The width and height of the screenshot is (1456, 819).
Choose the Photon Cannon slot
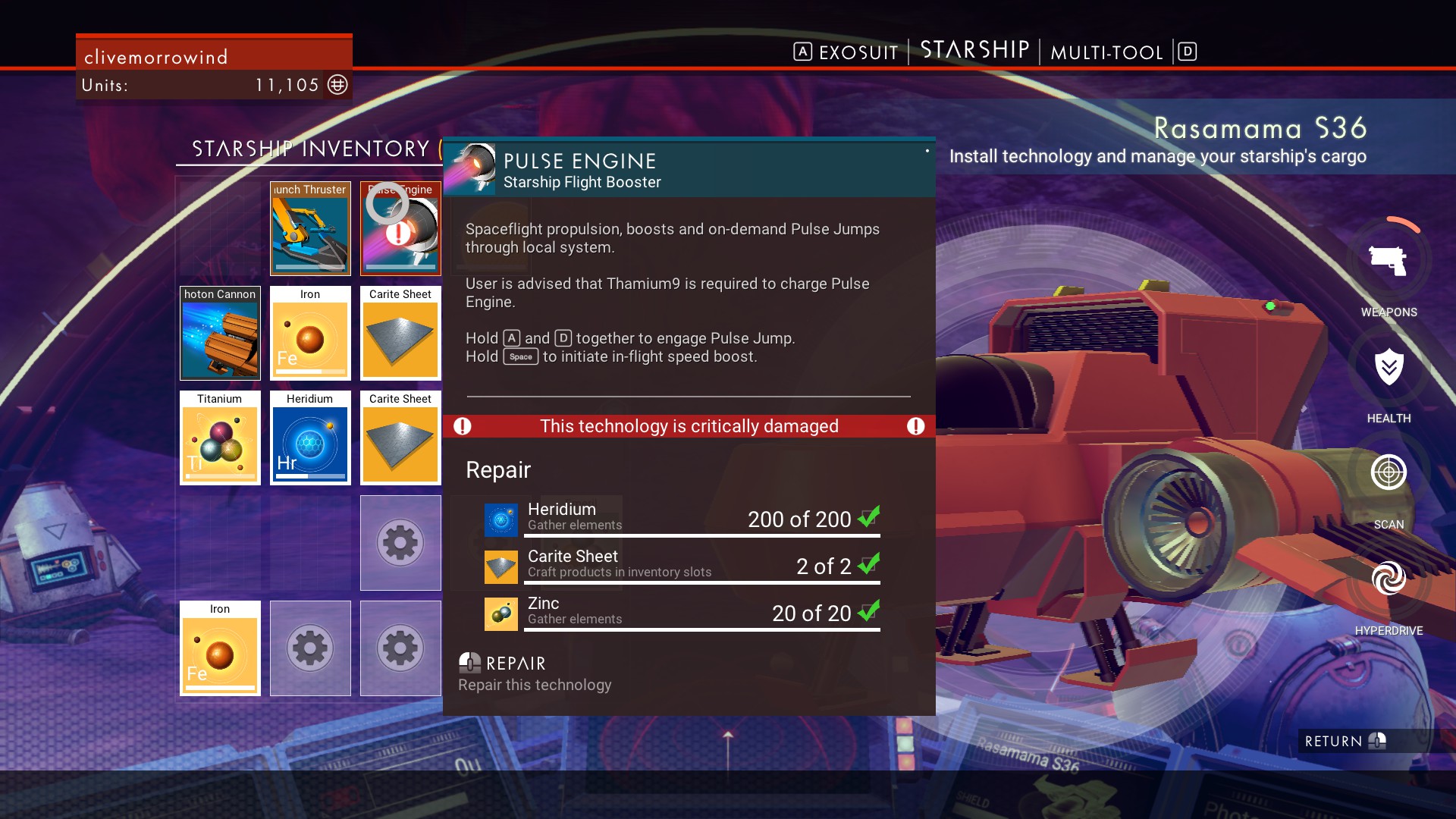coord(220,333)
